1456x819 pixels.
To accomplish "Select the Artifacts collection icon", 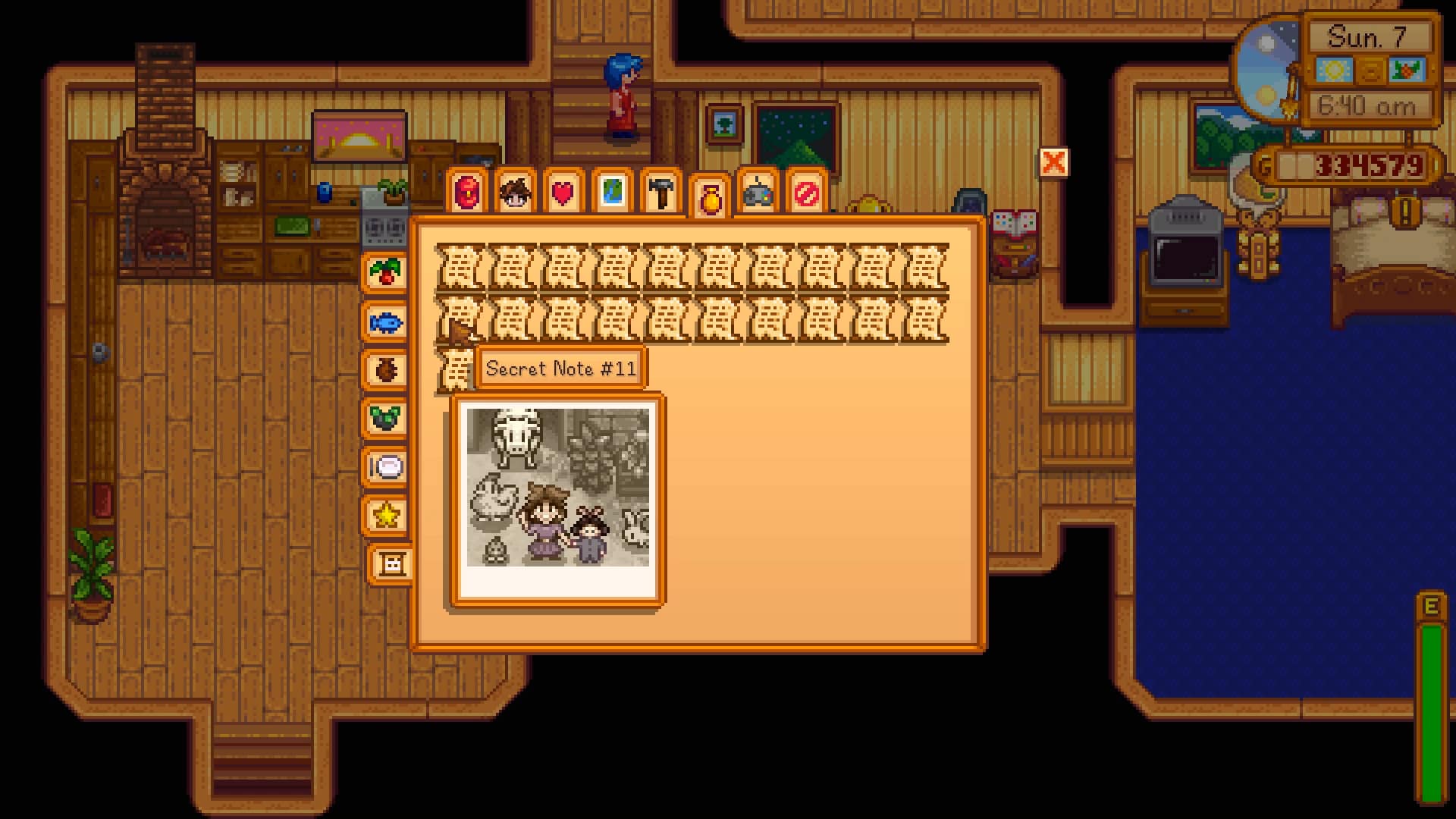I will click(387, 369).
